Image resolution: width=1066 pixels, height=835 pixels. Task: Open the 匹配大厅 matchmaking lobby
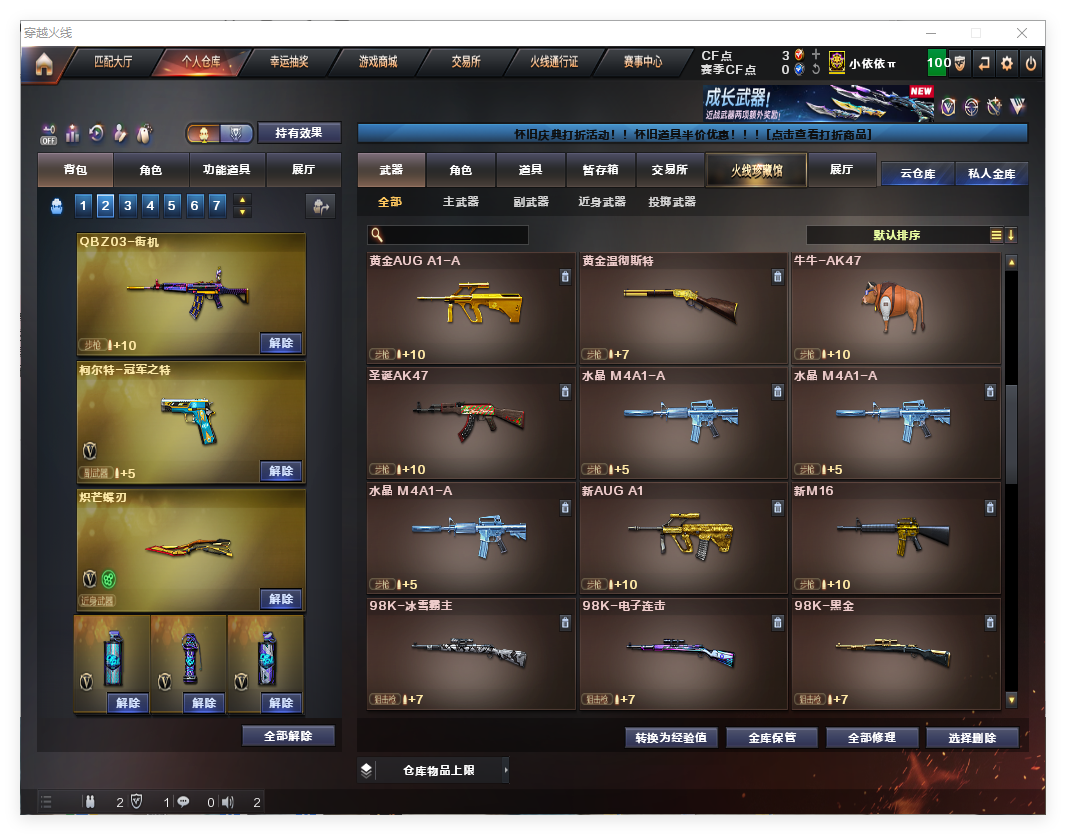(112, 62)
